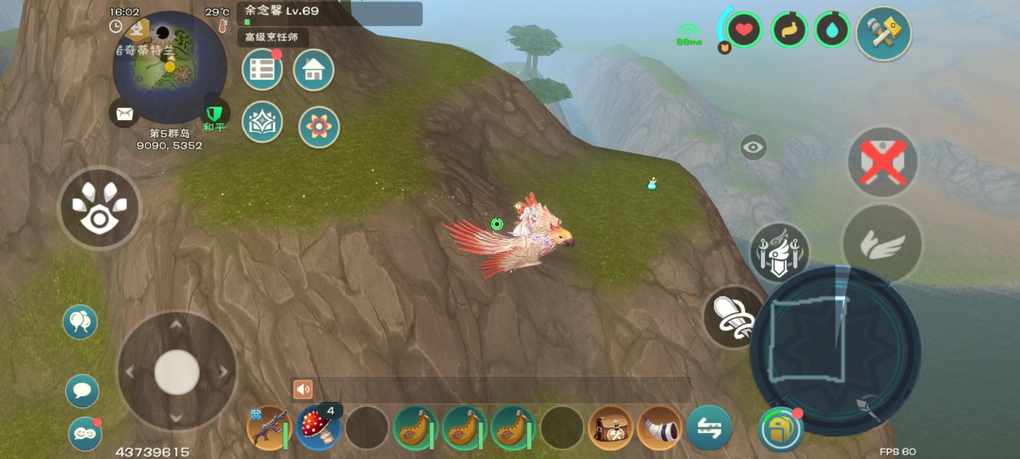
Task: Toggle the green shield peace mode
Action: pos(214,110)
